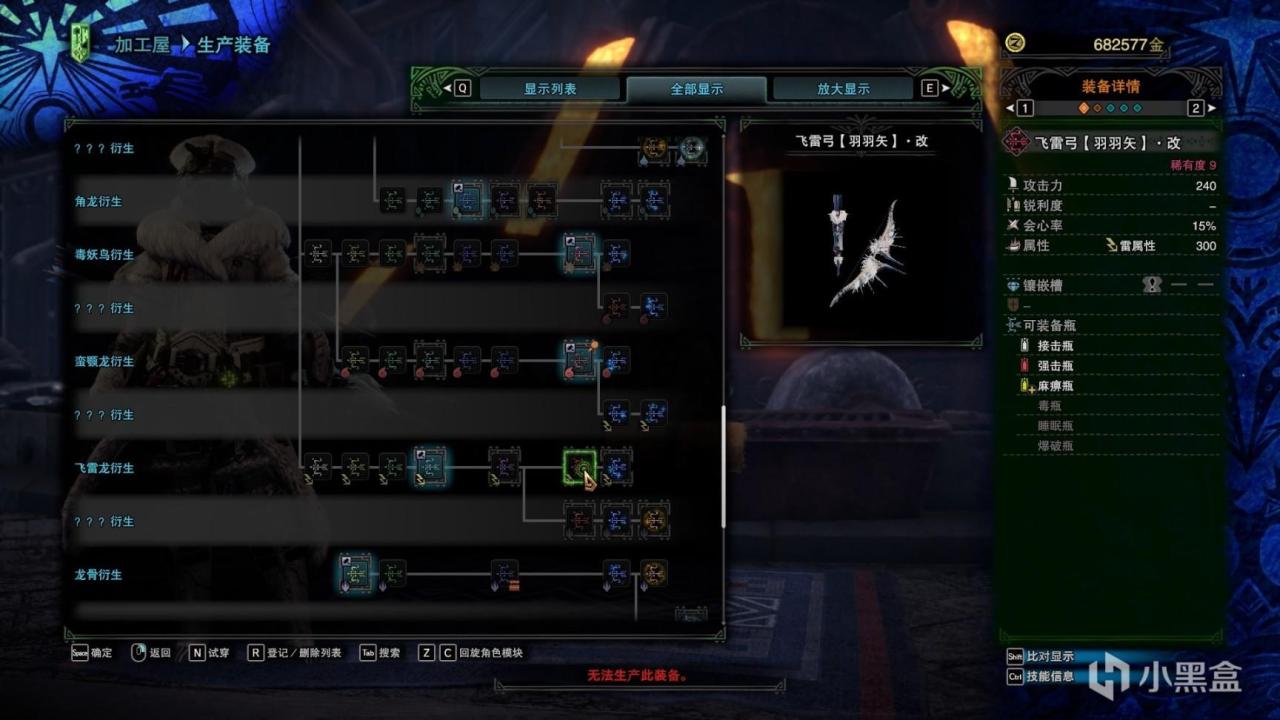Select the 角龙衍生 tree row label
The image size is (1280, 720).
coord(98,201)
